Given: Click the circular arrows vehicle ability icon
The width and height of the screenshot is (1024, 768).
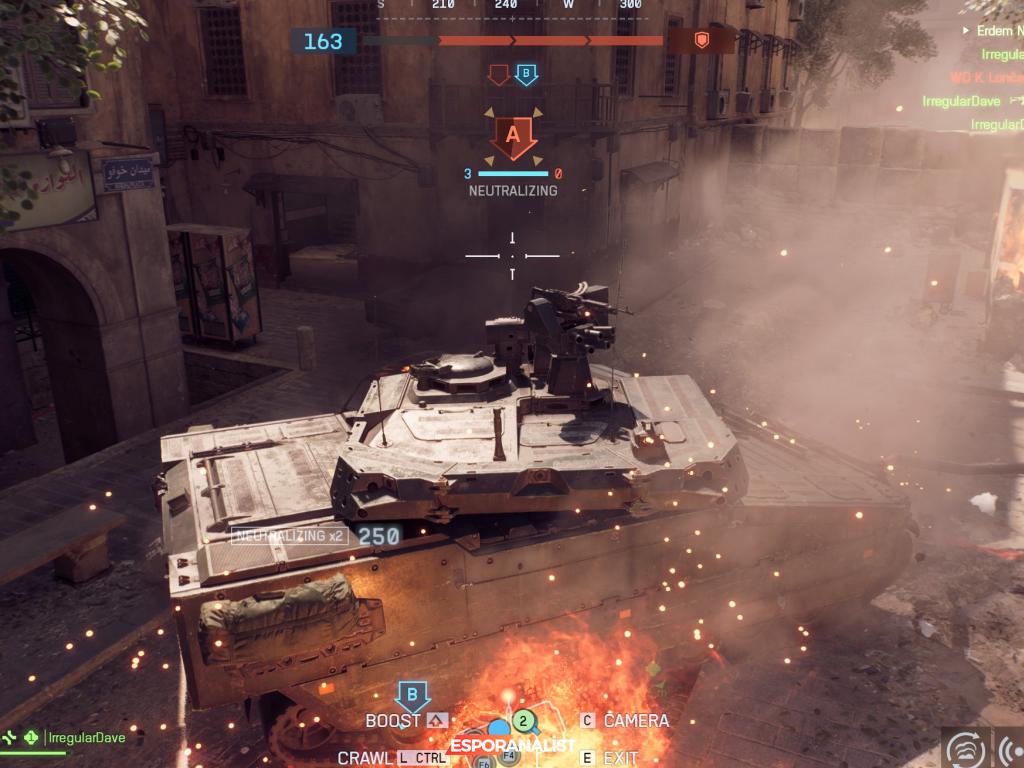Looking at the screenshot, I should point(966,748).
